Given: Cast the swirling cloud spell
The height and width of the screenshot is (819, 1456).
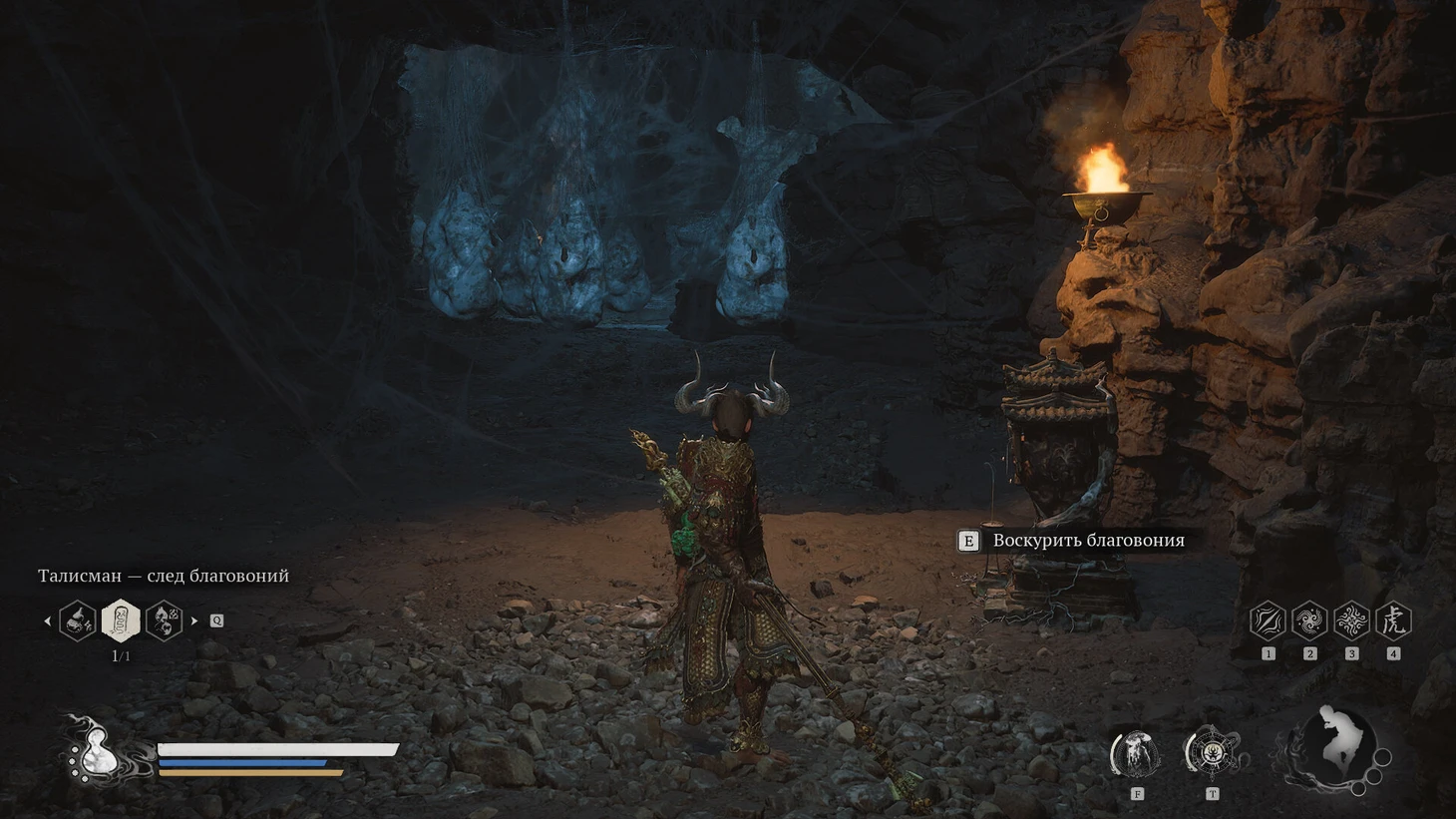Looking at the screenshot, I should (x=1309, y=620).
